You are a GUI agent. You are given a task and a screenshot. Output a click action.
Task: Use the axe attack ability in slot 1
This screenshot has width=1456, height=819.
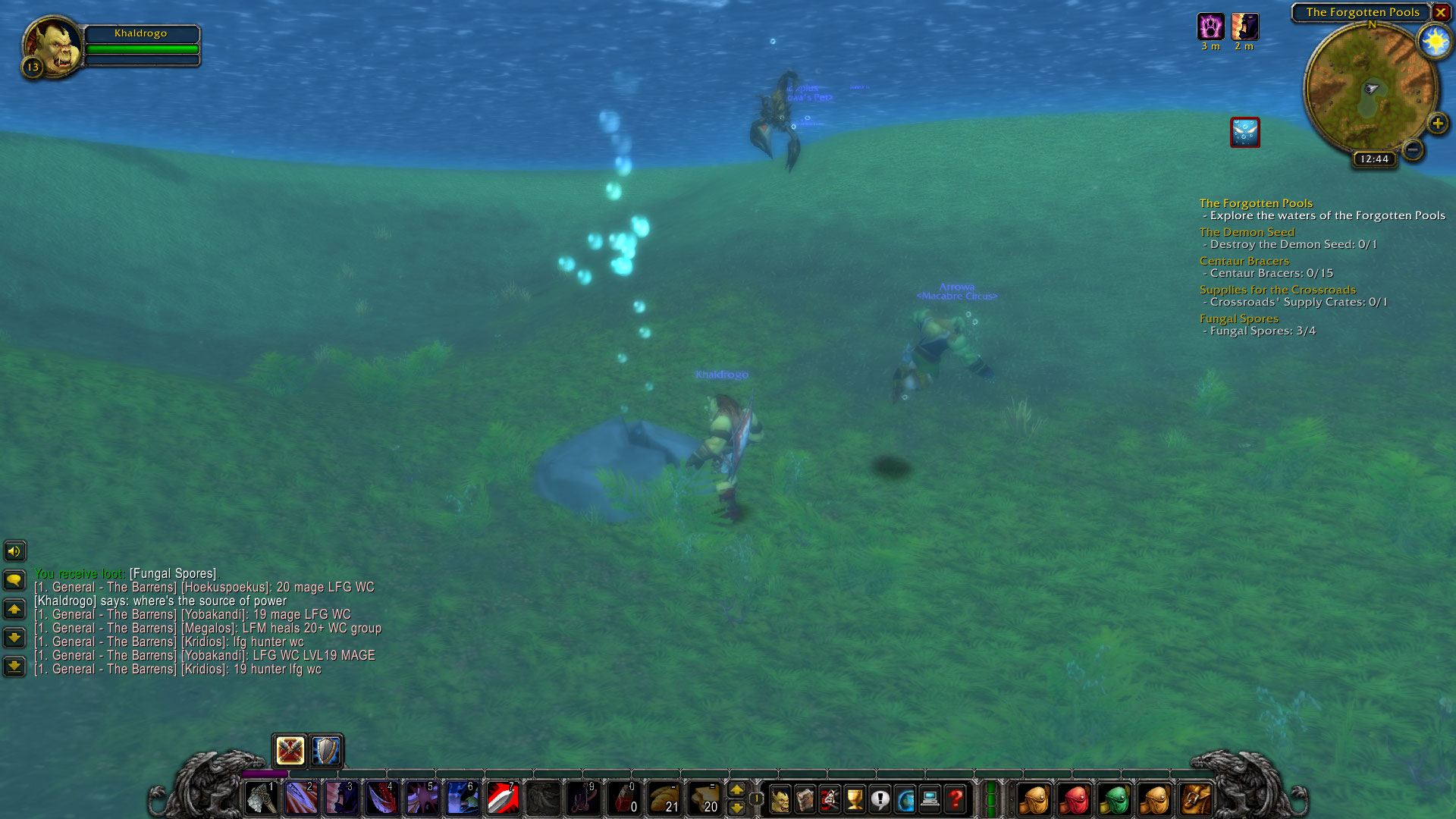[x=261, y=799]
